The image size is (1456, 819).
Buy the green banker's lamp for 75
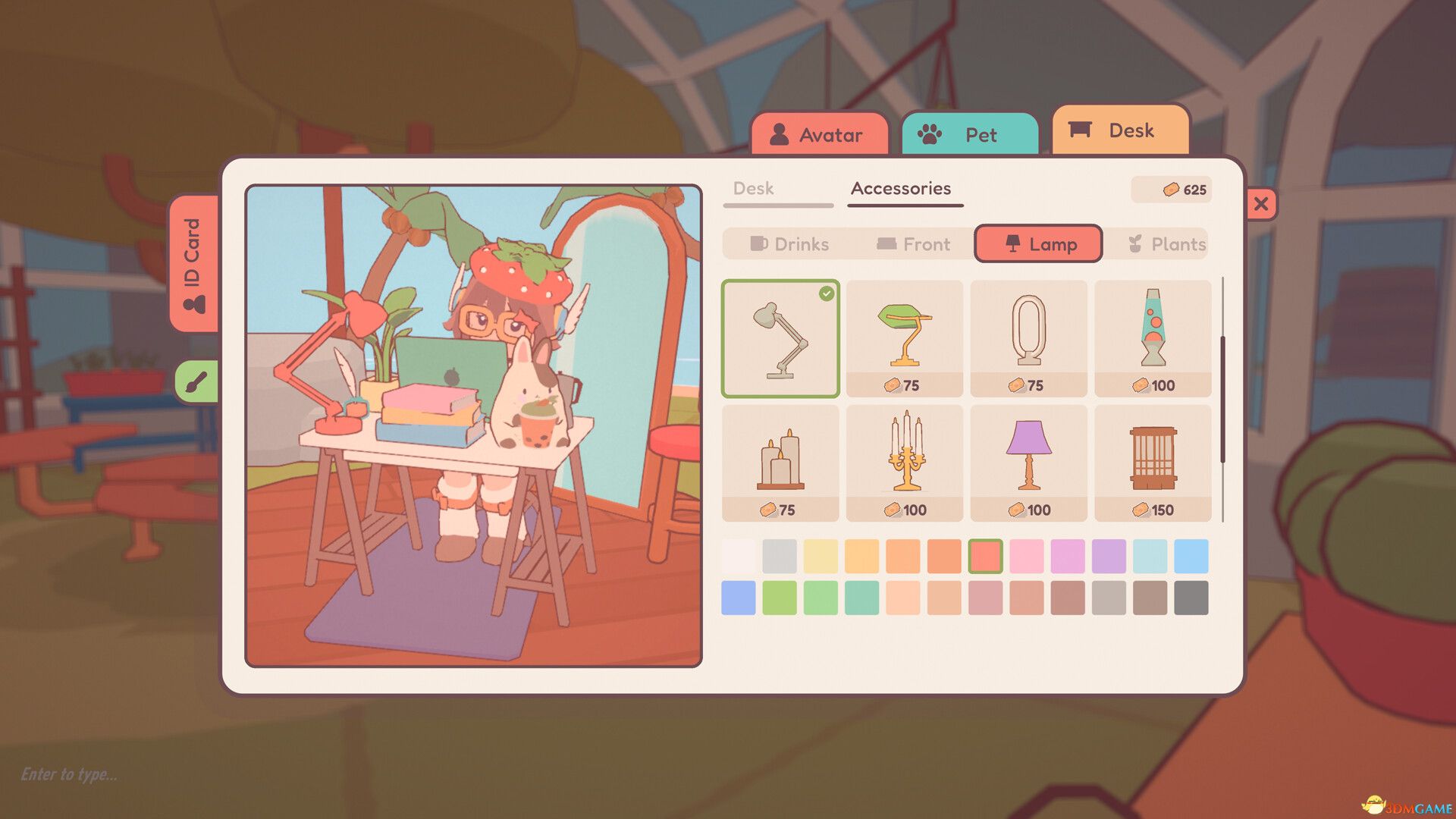[x=905, y=337]
